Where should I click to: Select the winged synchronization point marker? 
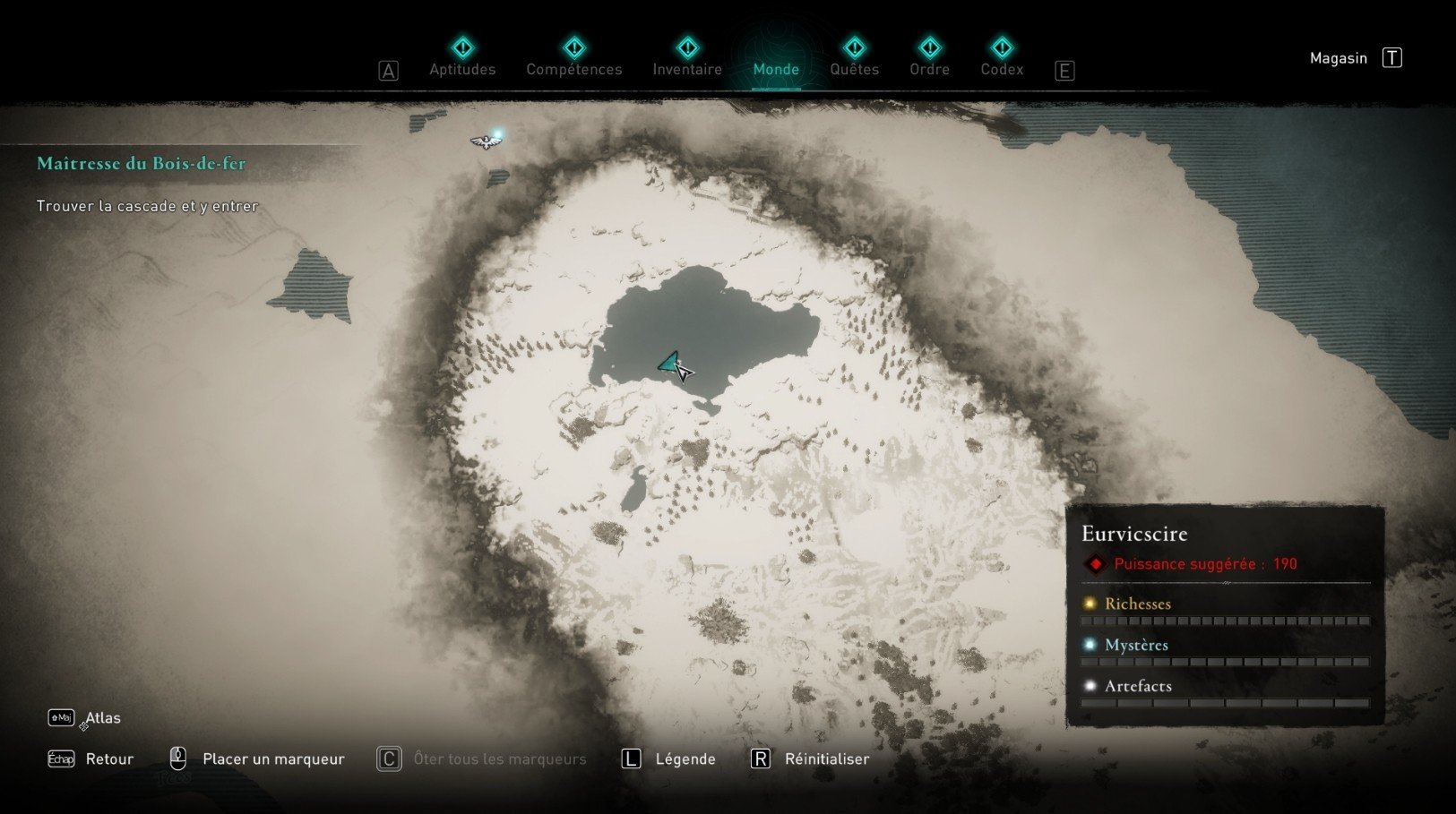tap(485, 141)
